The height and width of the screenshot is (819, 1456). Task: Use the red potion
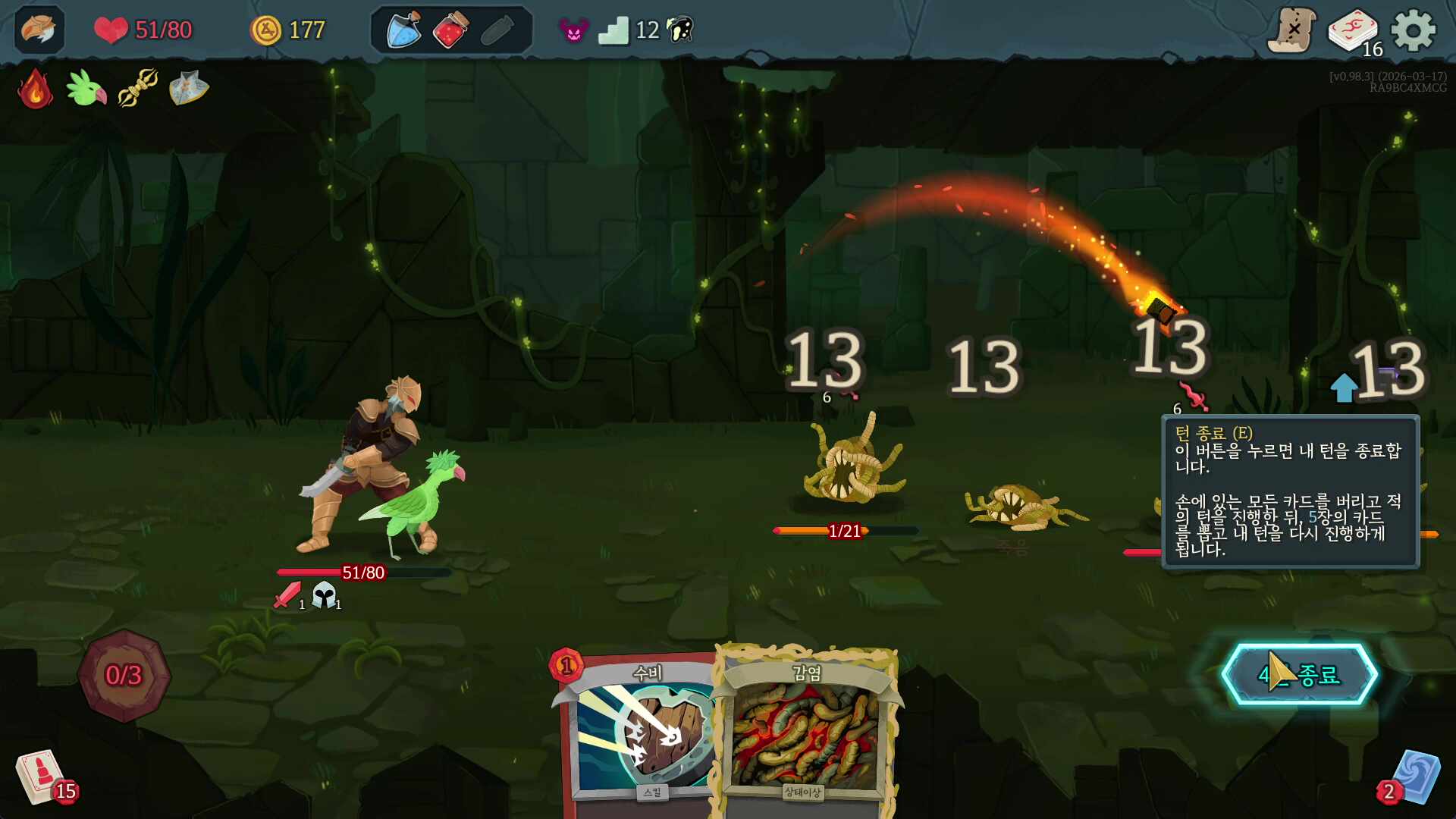[x=450, y=30]
